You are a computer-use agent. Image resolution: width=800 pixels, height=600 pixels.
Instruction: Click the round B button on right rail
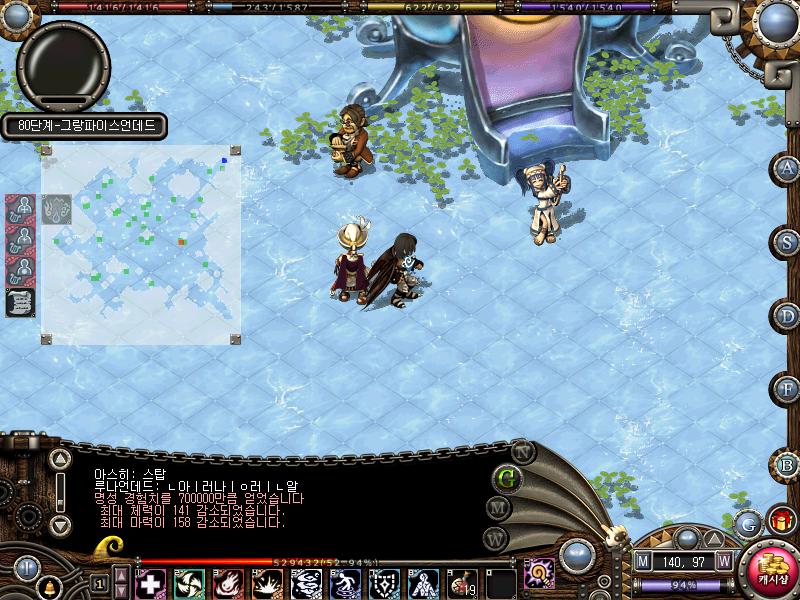tap(788, 463)
